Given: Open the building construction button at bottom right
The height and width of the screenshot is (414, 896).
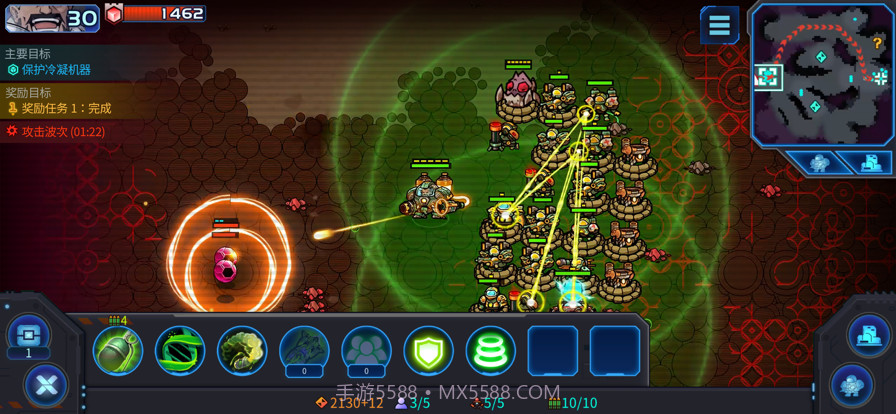Looking at the screenshot, I should 868,334.
